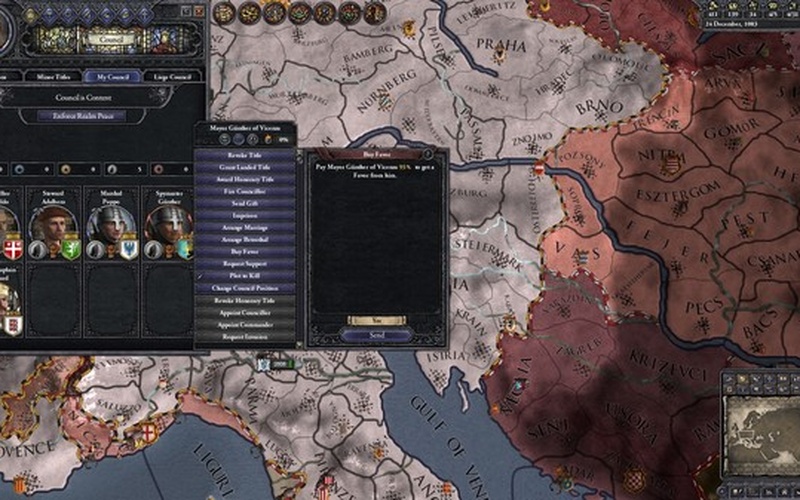The image size is (800, 500).
Task: Select Fire Councillor action
Action: click(x=245, y=192)
